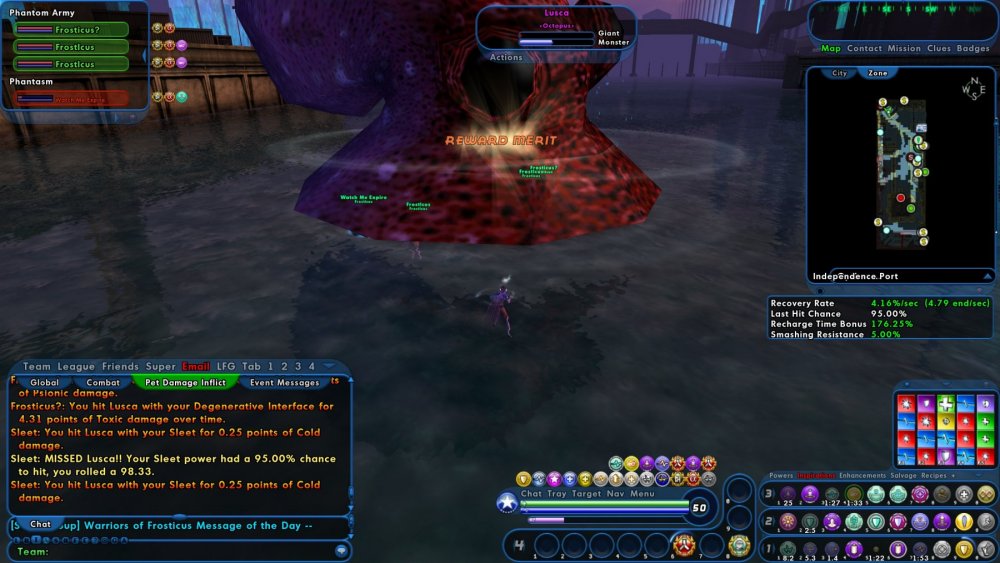Switch the map to City view
This screenshot has height=563, width=1000.
[840, 73]
